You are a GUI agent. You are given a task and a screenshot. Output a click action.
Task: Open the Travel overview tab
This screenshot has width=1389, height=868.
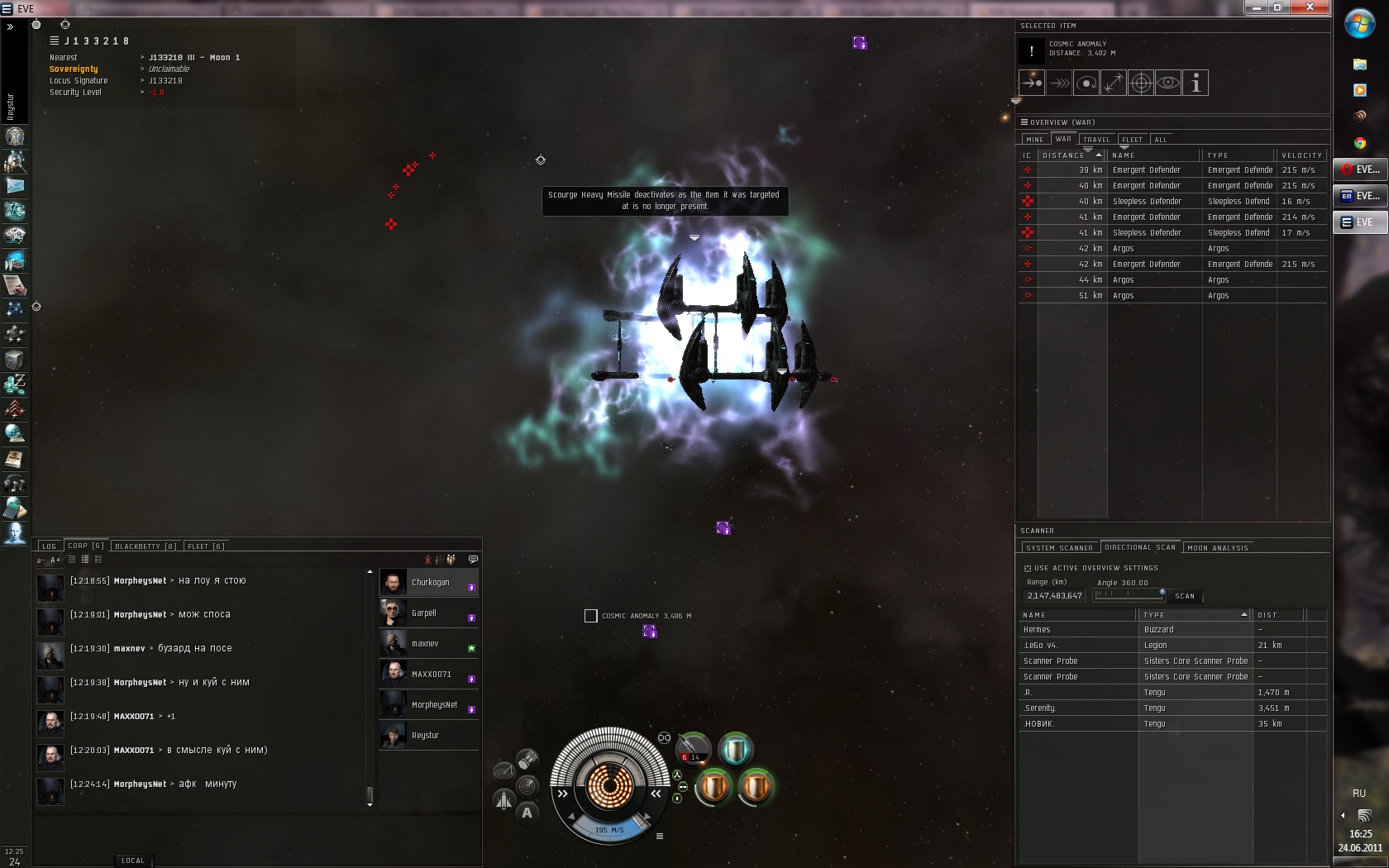click(x=1096, y=140)
